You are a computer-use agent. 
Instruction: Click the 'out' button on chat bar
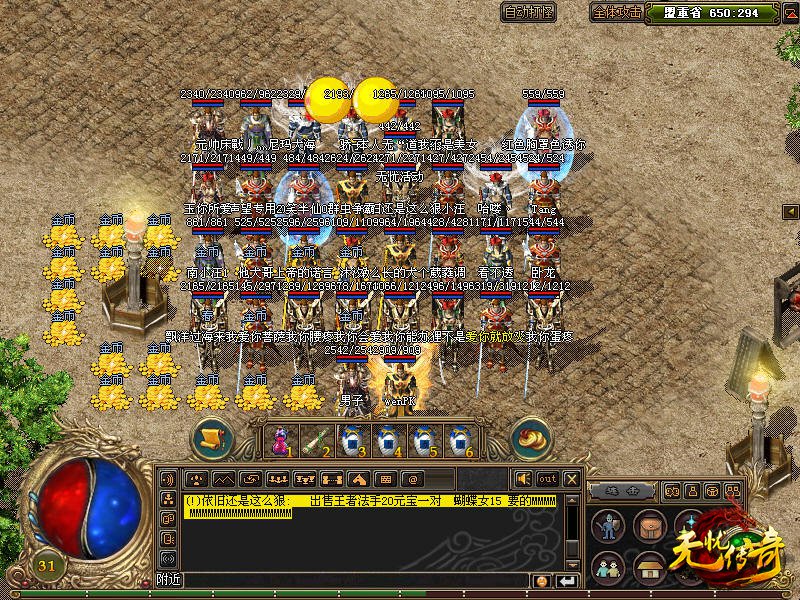tap(548, 479)
